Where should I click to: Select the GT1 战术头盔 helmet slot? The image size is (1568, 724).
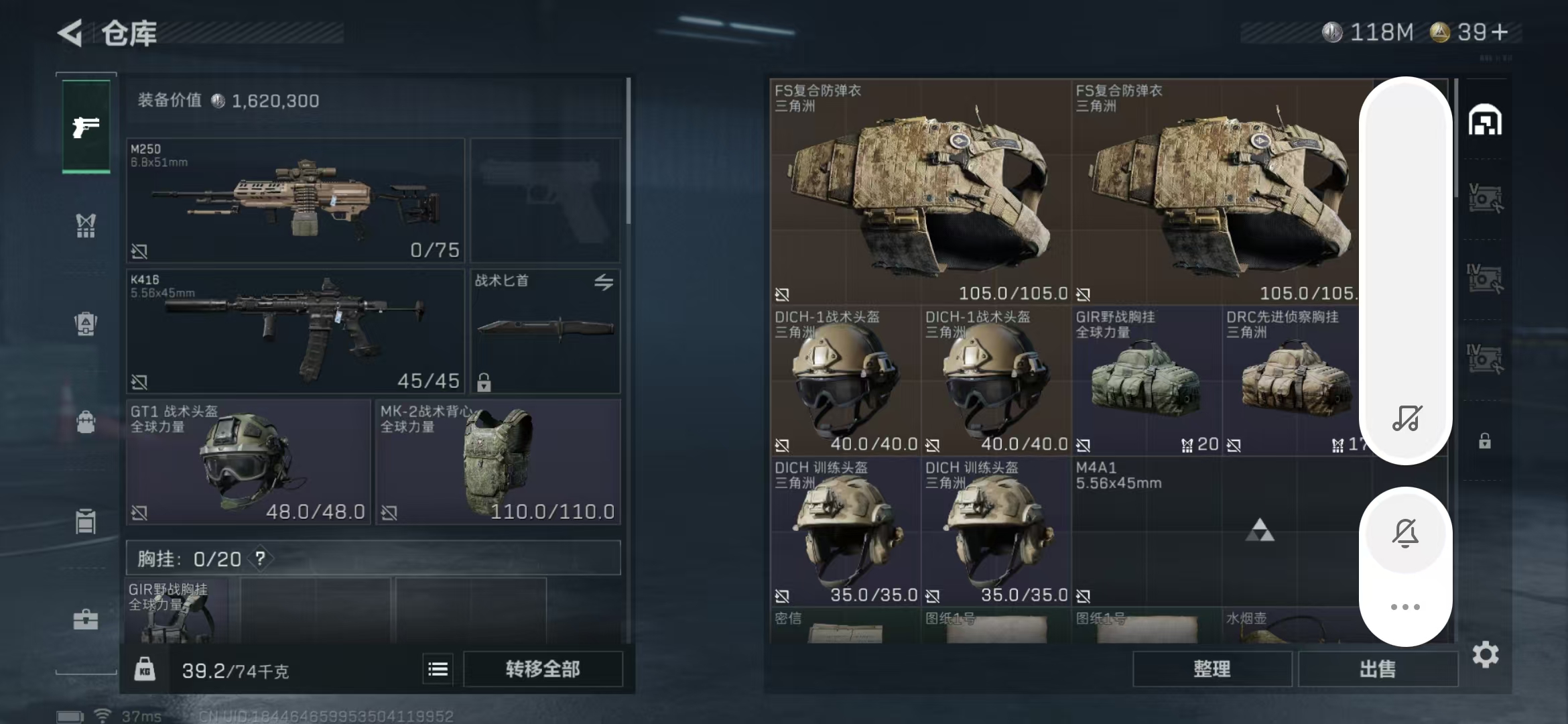[x=248, y=462]
